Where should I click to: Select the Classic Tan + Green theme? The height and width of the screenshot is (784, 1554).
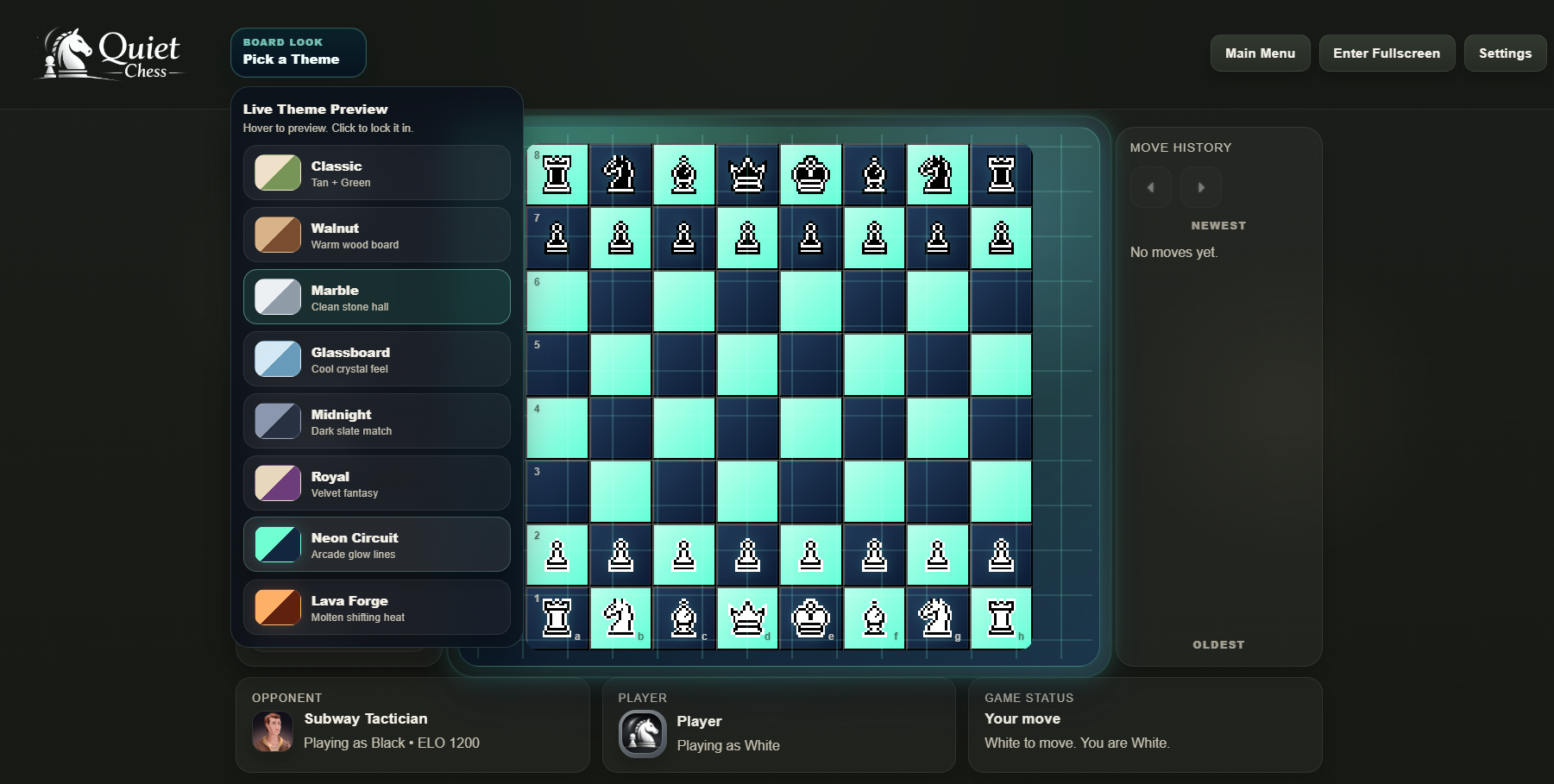click(377, 172)
